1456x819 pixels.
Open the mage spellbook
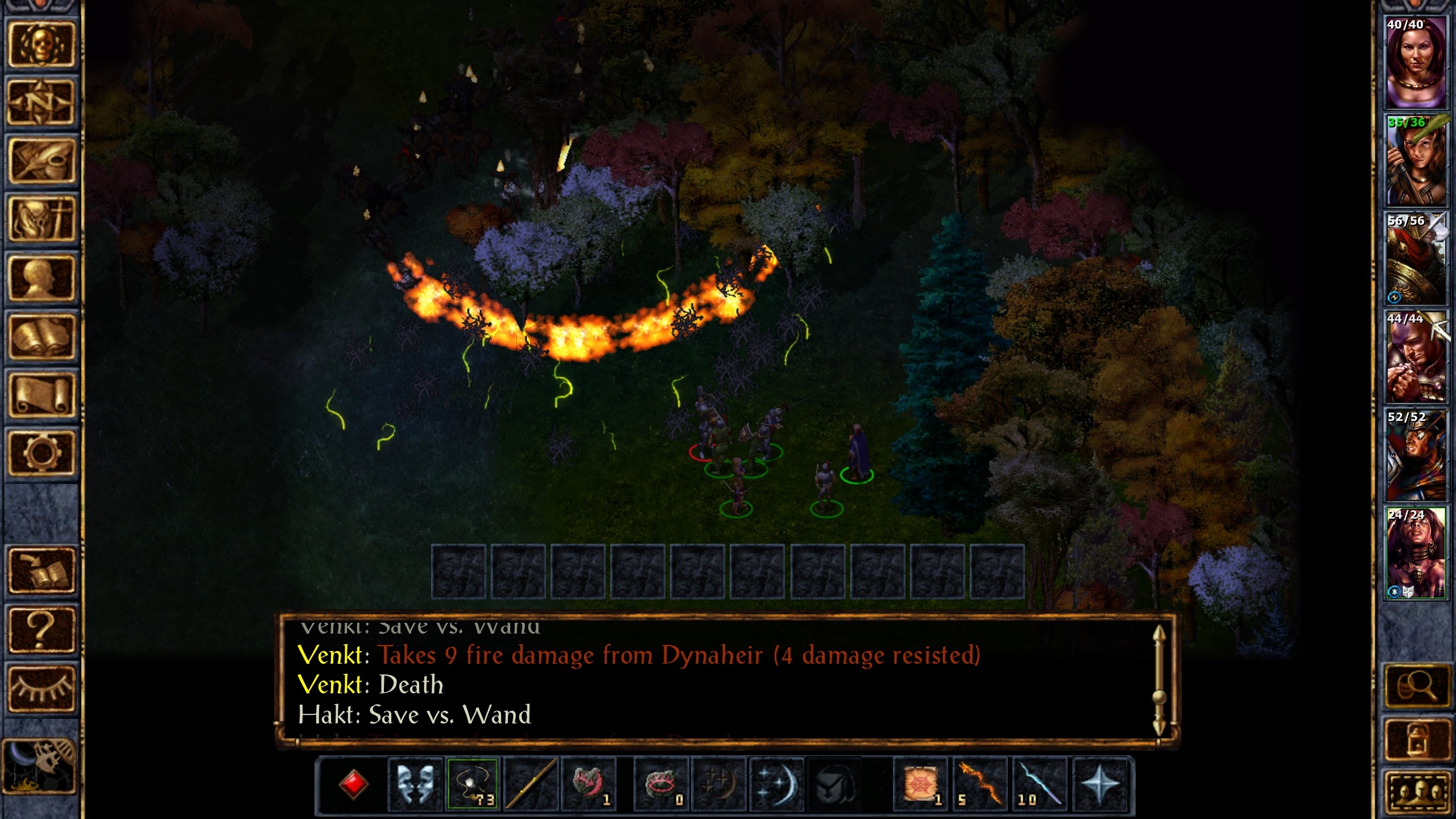coord(41,337)
